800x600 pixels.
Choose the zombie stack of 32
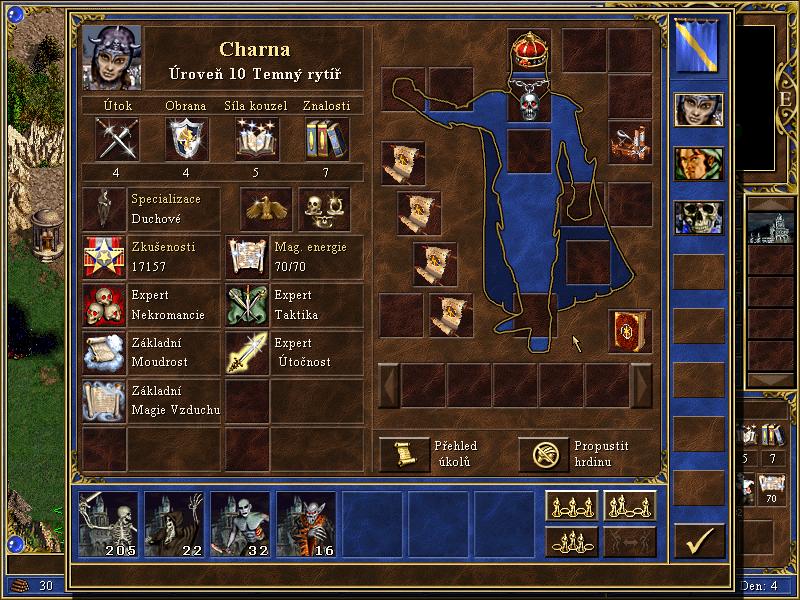pyautogui.click(x=241, y=524)
